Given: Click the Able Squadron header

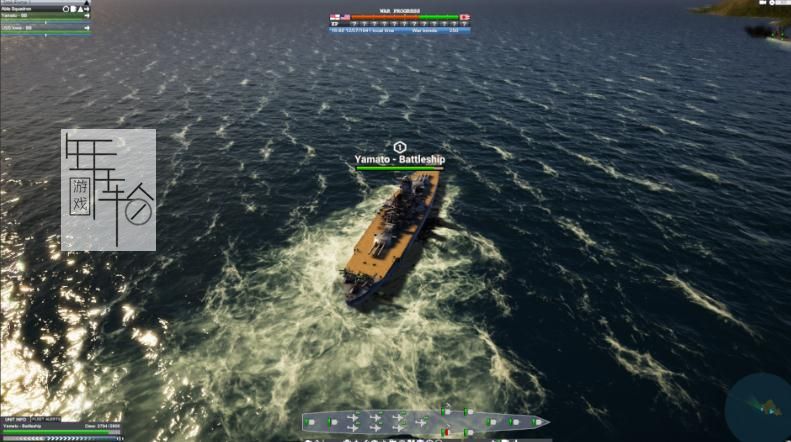Looking at the screenshot, I should (x=30, y=8).
